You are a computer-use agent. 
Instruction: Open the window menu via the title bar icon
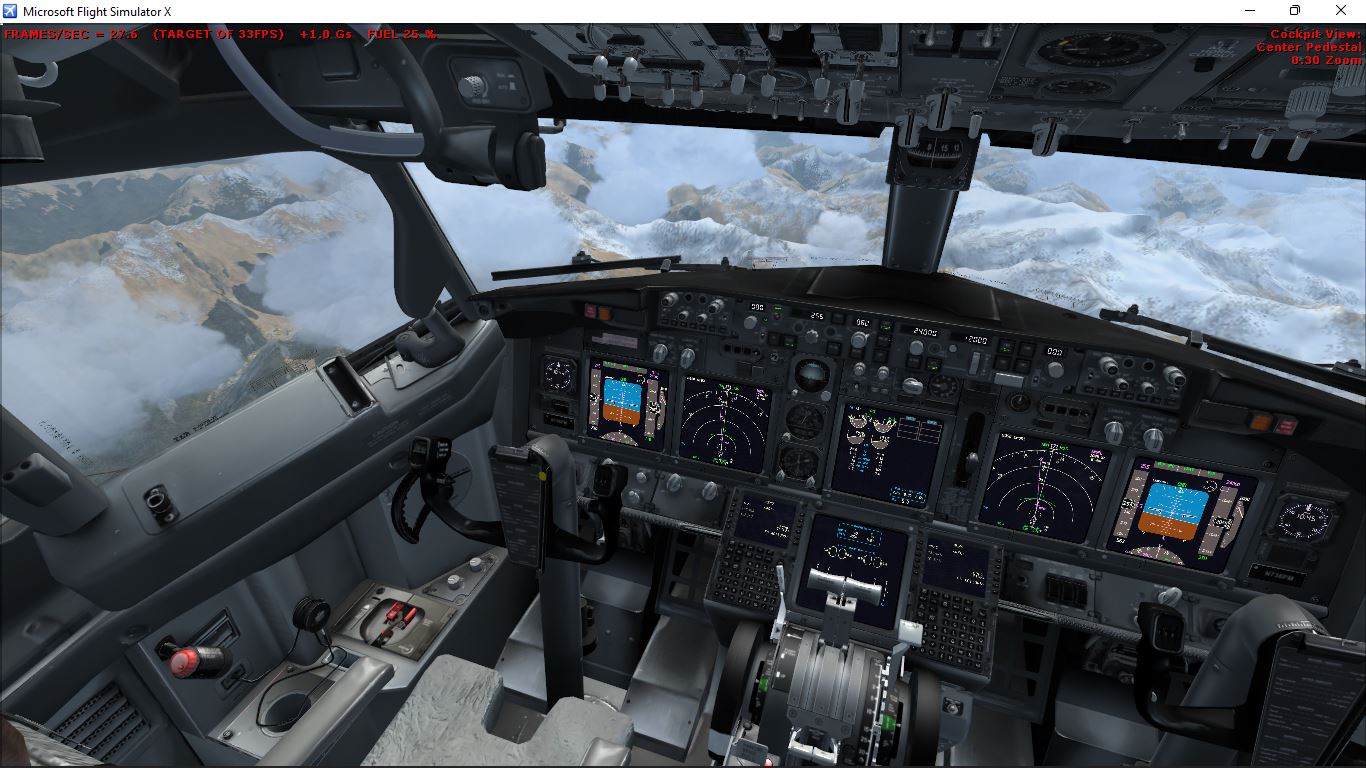coord(10,10)
